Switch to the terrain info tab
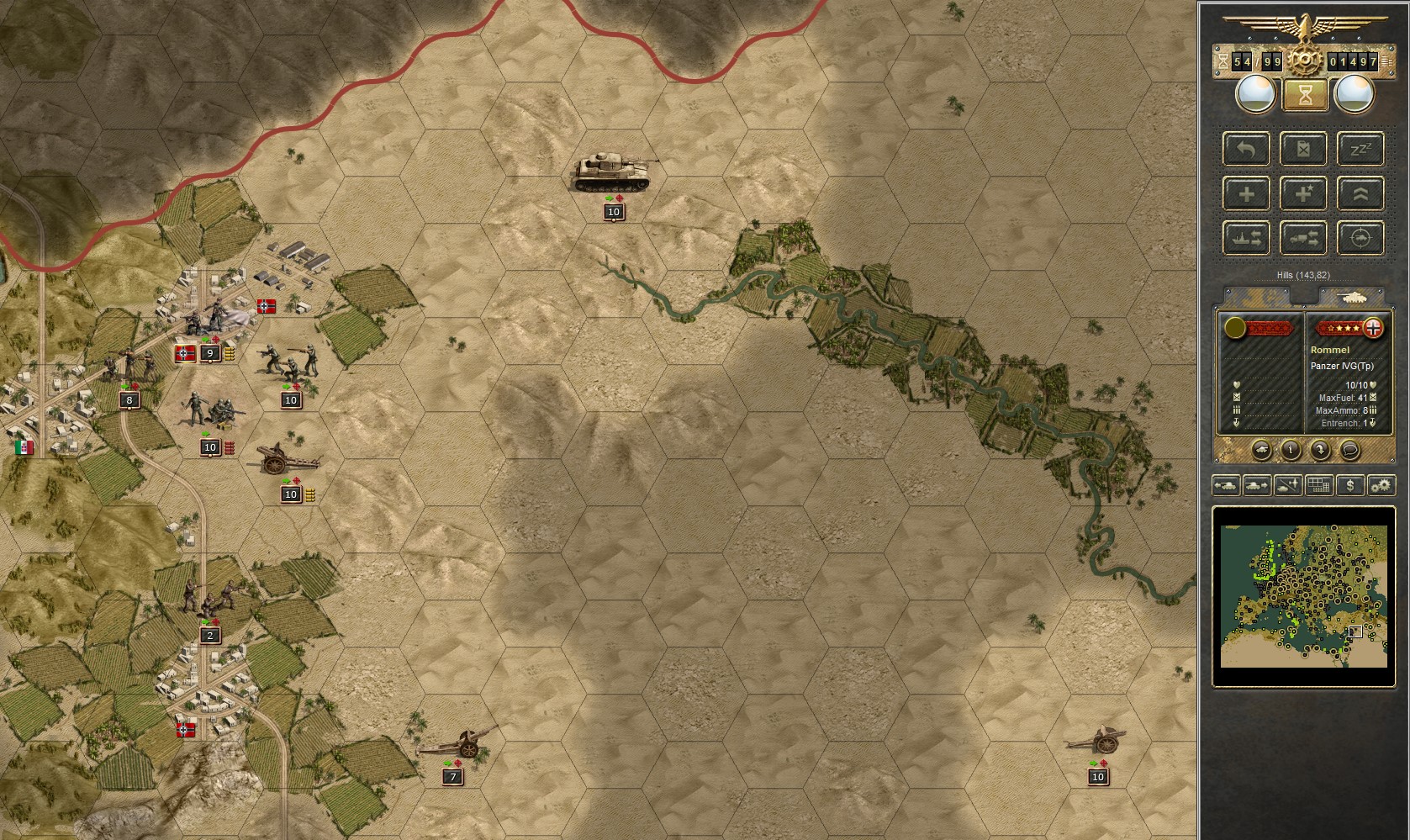 click(1256, 296)
